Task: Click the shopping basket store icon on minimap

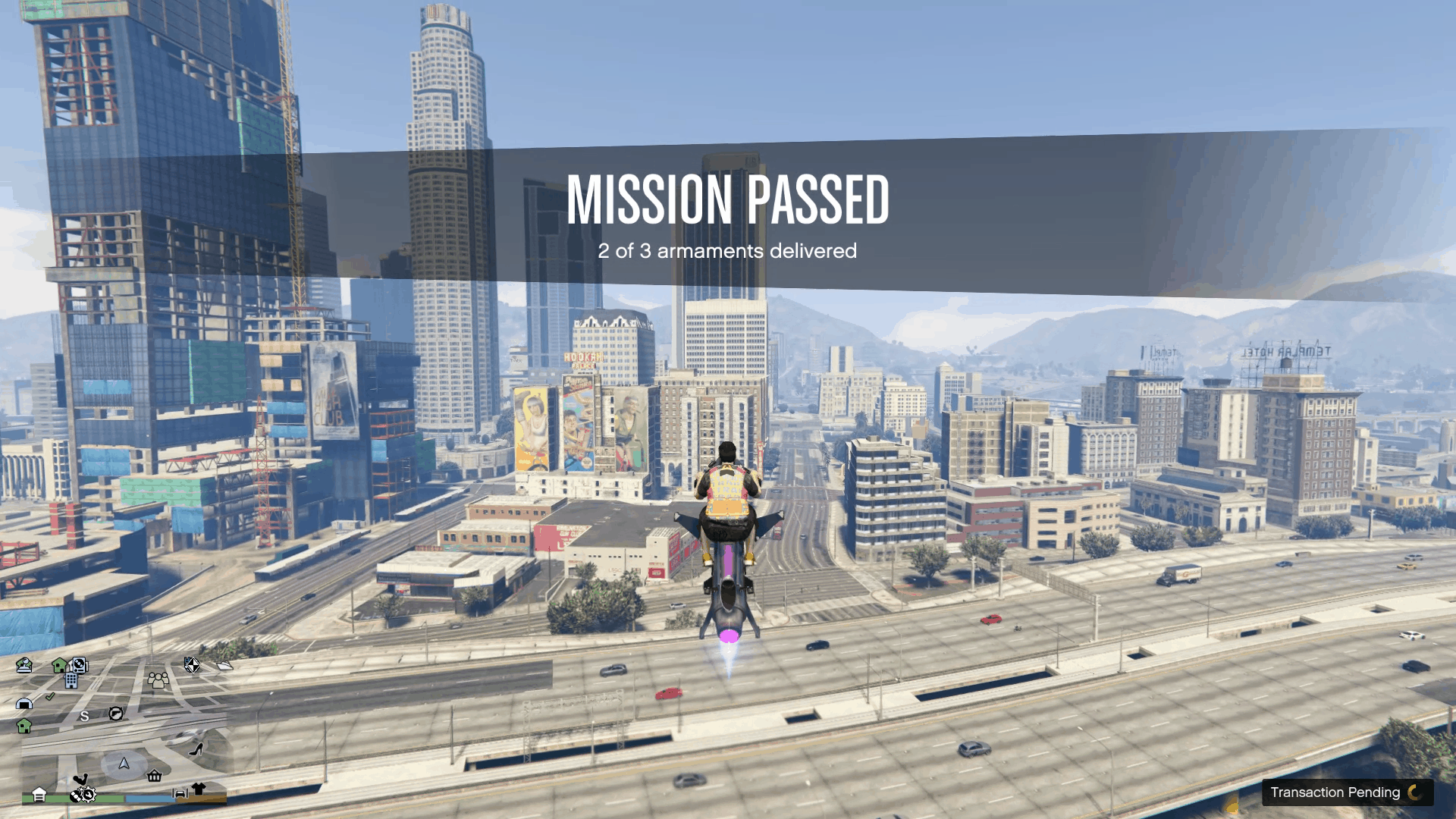Action: pyautogui.click(x=154, y=775)
